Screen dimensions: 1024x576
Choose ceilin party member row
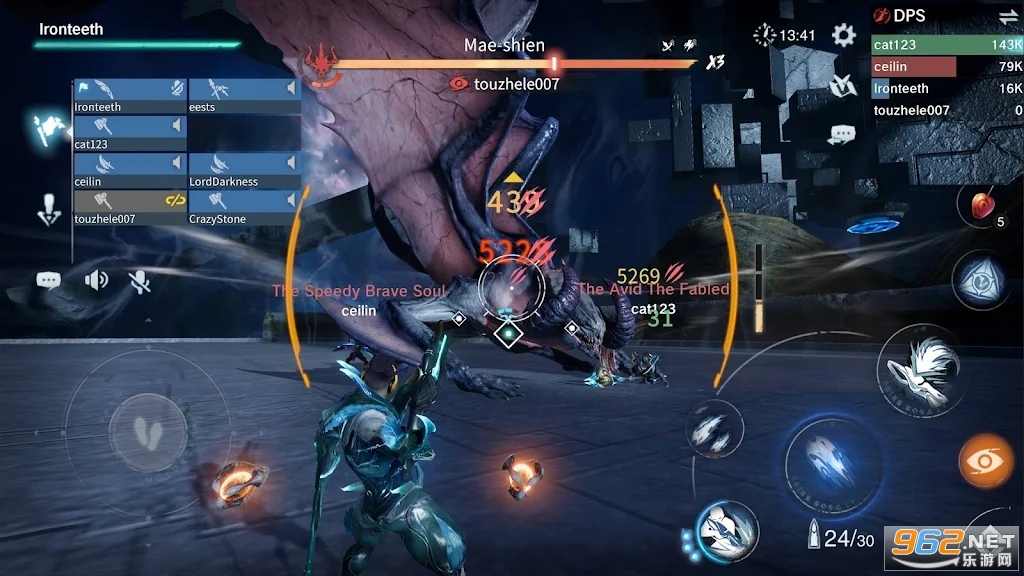coord(131,171)
